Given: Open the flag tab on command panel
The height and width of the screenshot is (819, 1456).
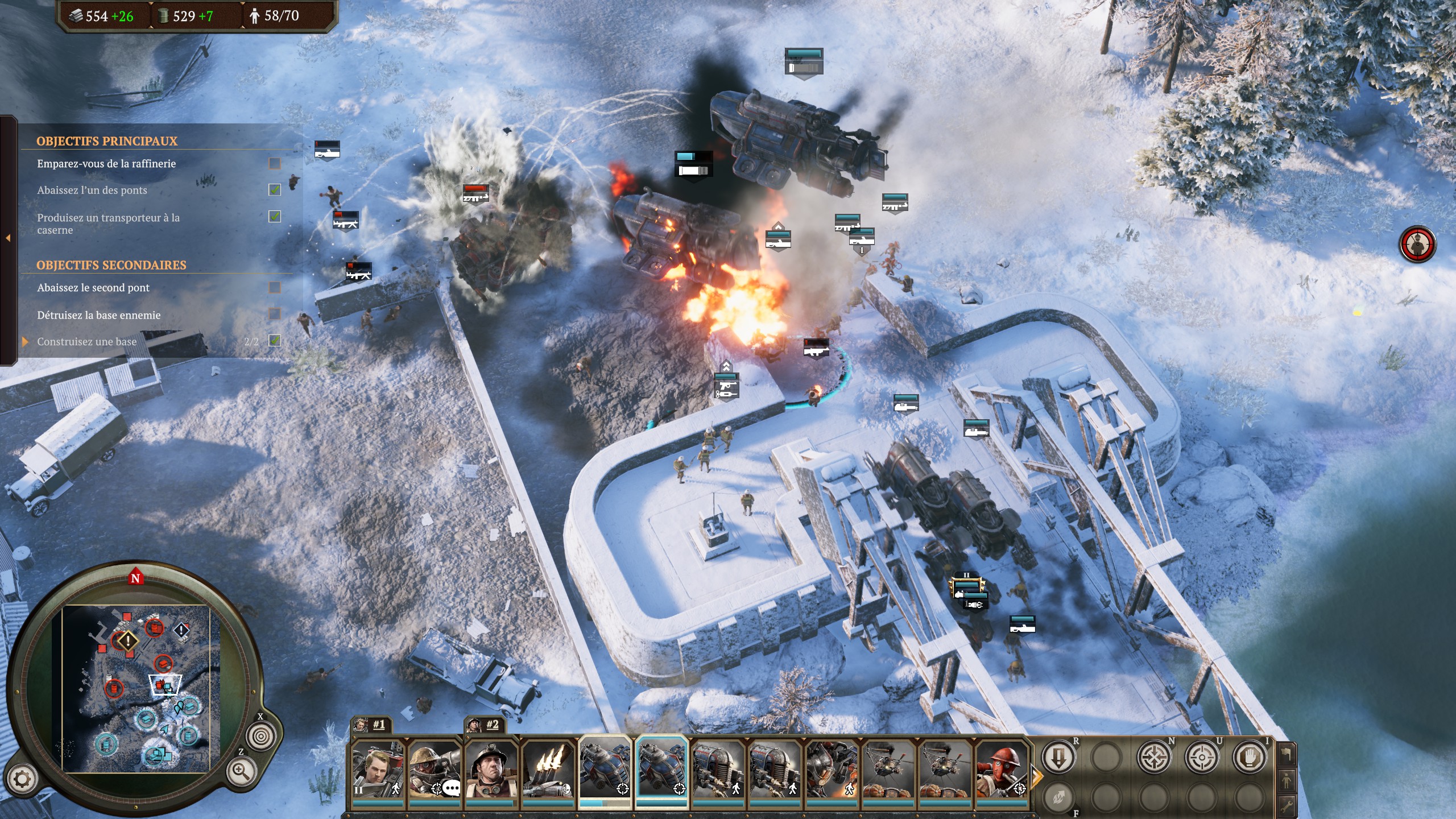Looking at the screenshot, I should (x=1287, y=755).
